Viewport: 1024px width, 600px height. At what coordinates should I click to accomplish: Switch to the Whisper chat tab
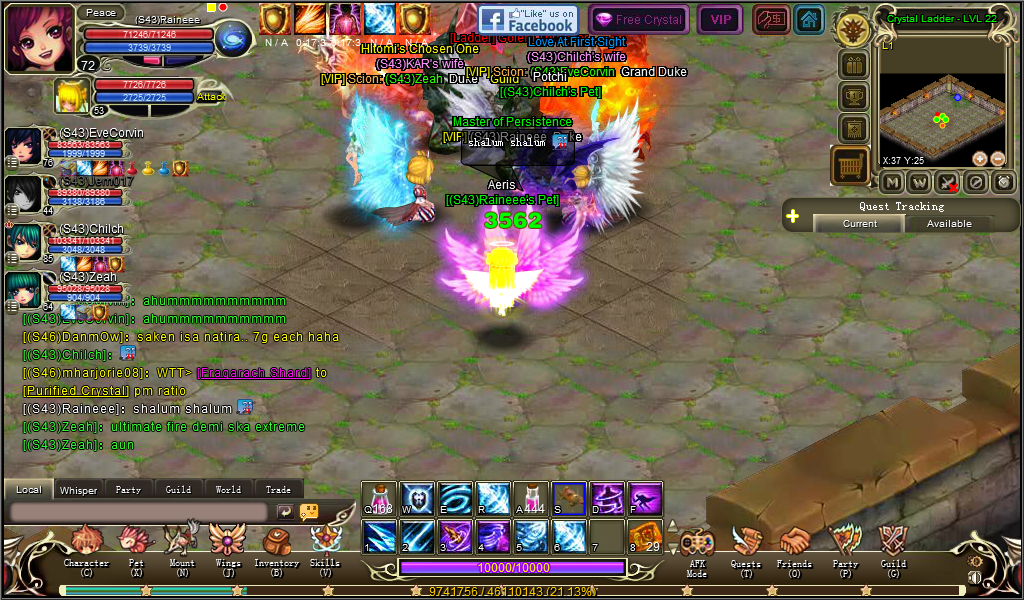click(x=78, y=490)
